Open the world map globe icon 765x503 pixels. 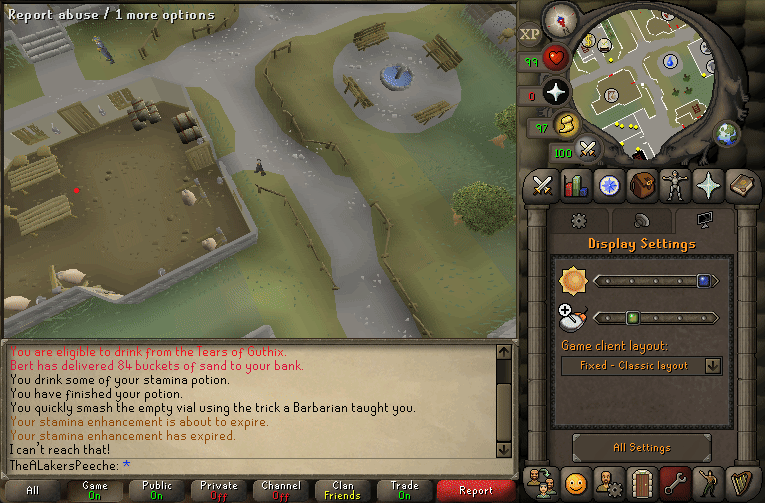click(726, 134)
